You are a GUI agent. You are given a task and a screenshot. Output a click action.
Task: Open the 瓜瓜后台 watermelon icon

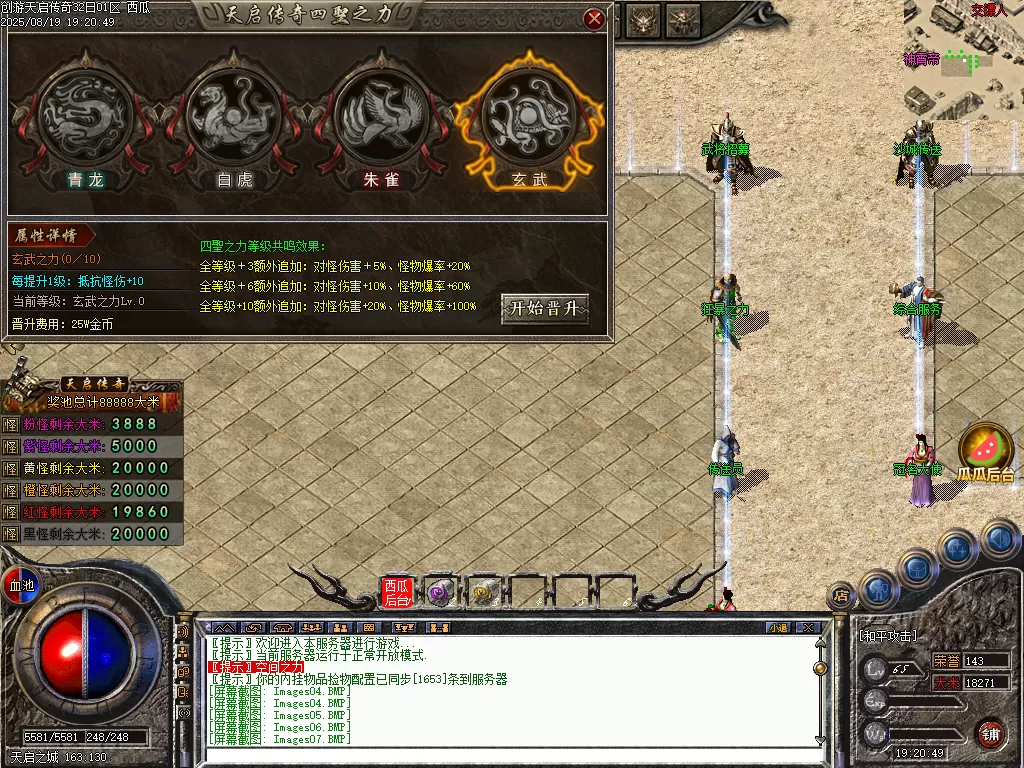tap(986, 451)
